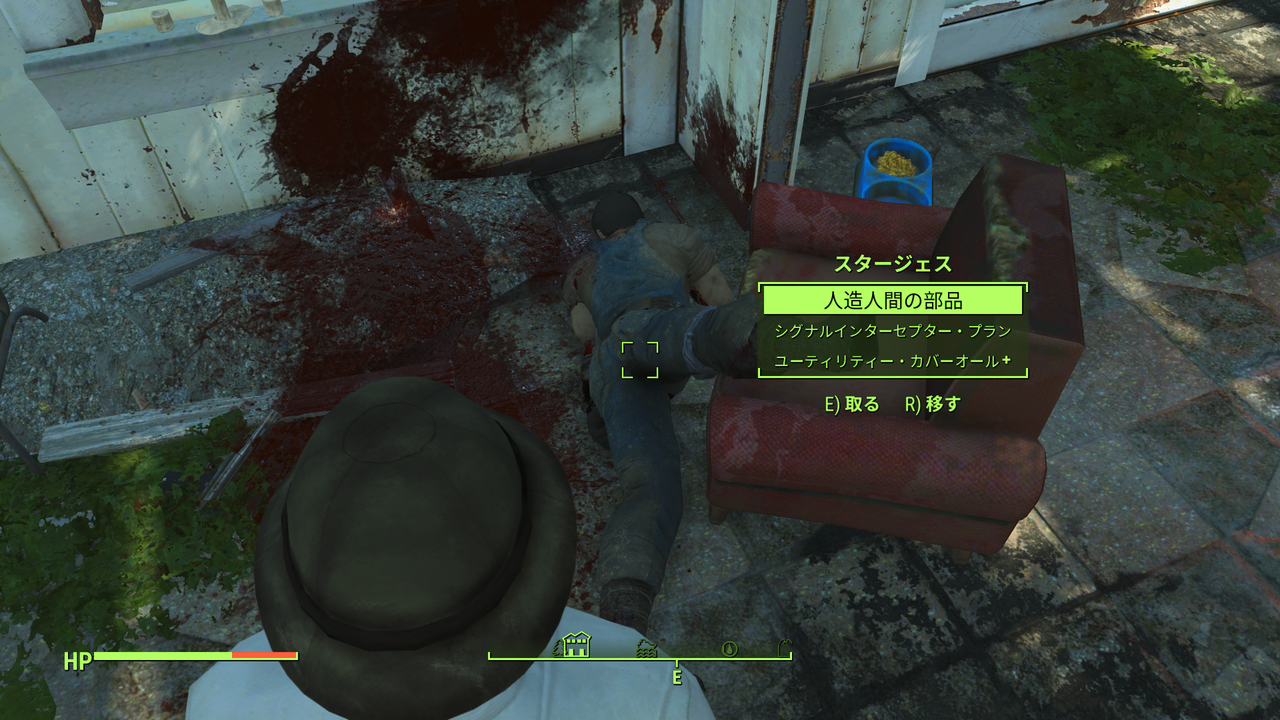Click the pickup reticle brackets at screen center
Image resolution: width=1280 pixels, height=720 pixels.
click(641, 362)
